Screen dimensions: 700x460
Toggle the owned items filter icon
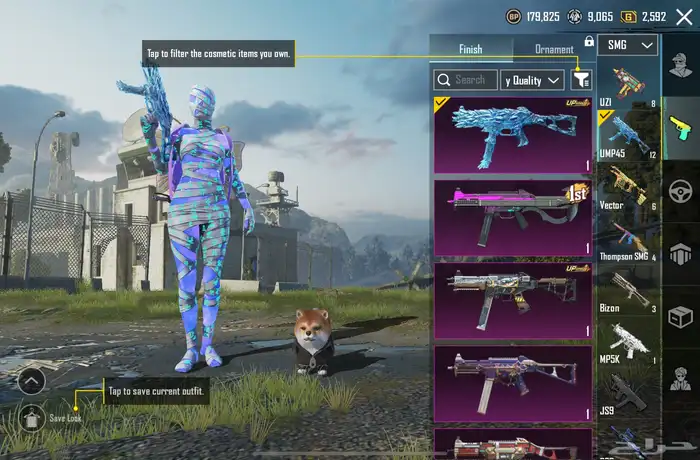point(581,80)
